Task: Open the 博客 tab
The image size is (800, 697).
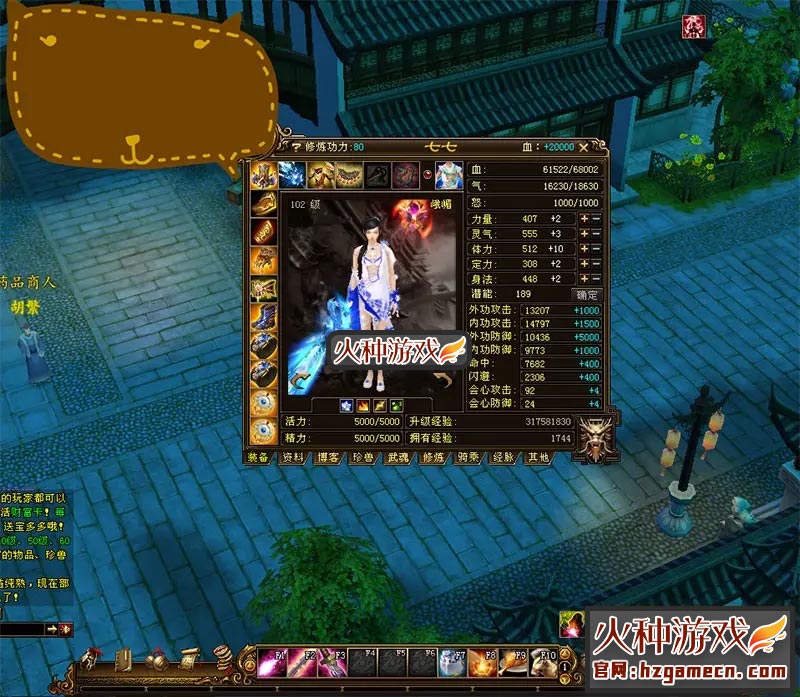Action: (x=326, y=457)
